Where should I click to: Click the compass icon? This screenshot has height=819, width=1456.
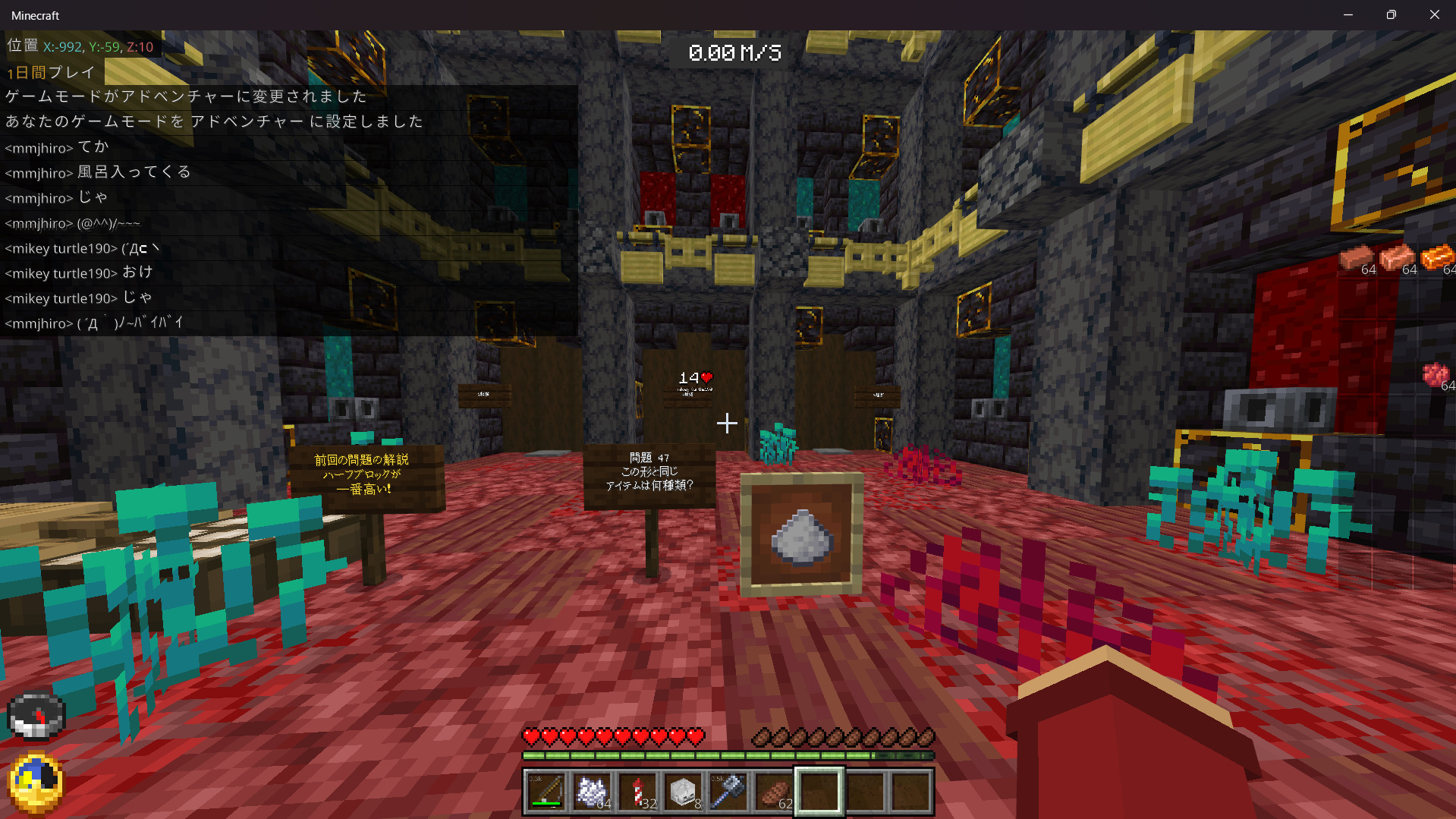pyautogui.click(x=36, y=716)
